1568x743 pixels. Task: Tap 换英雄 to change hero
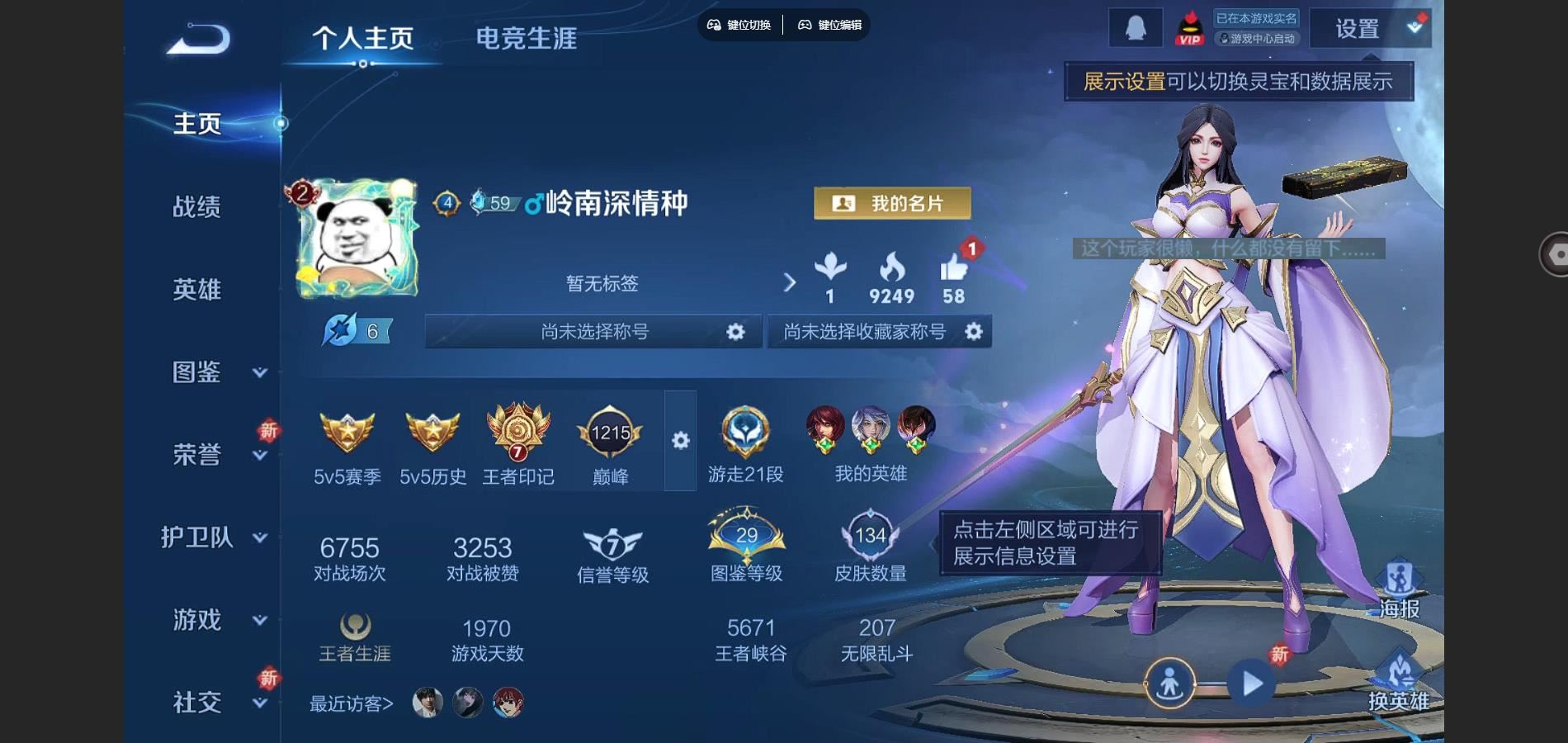pos(1399,682)
